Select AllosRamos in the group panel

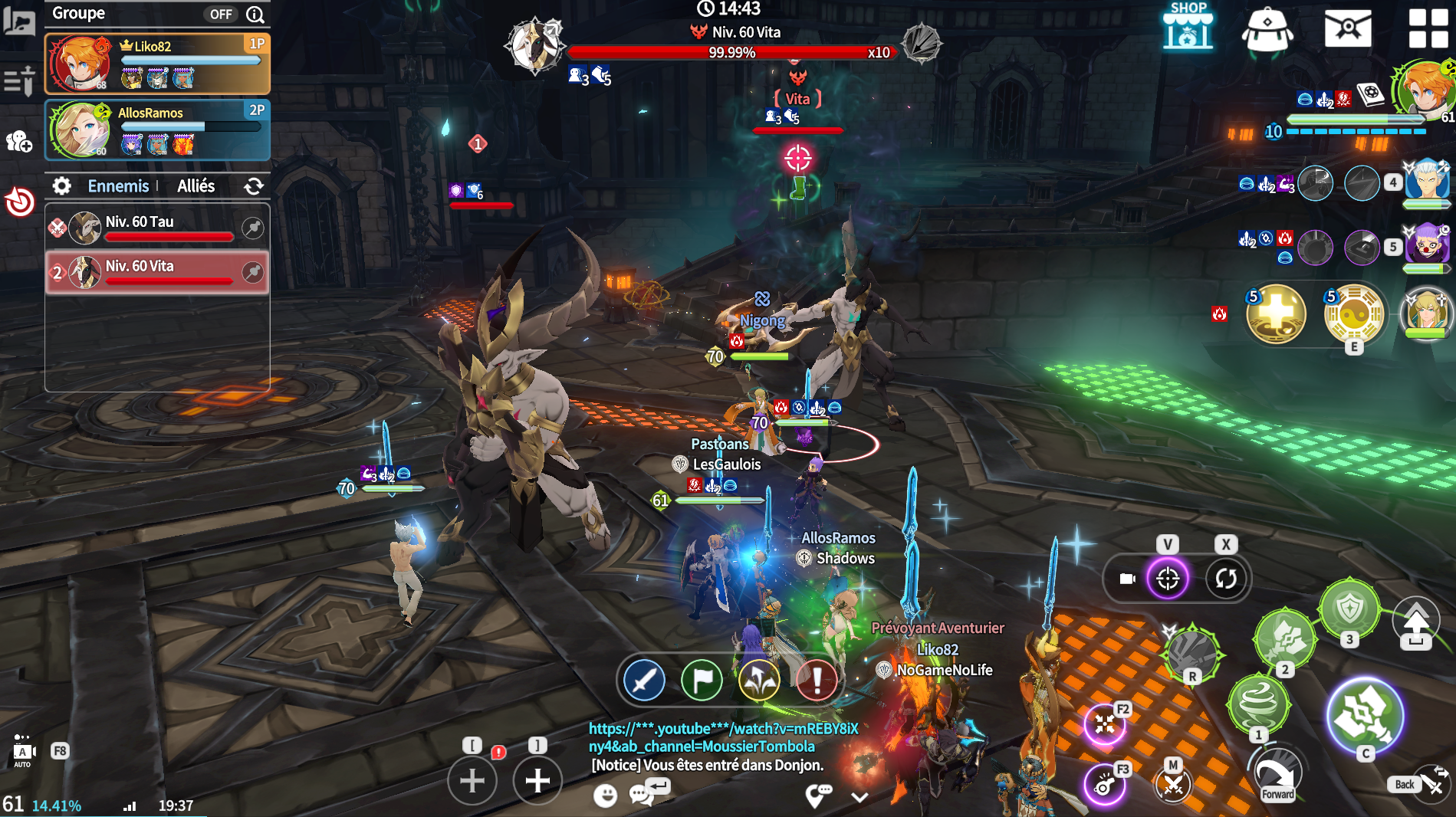click(157, 130)
